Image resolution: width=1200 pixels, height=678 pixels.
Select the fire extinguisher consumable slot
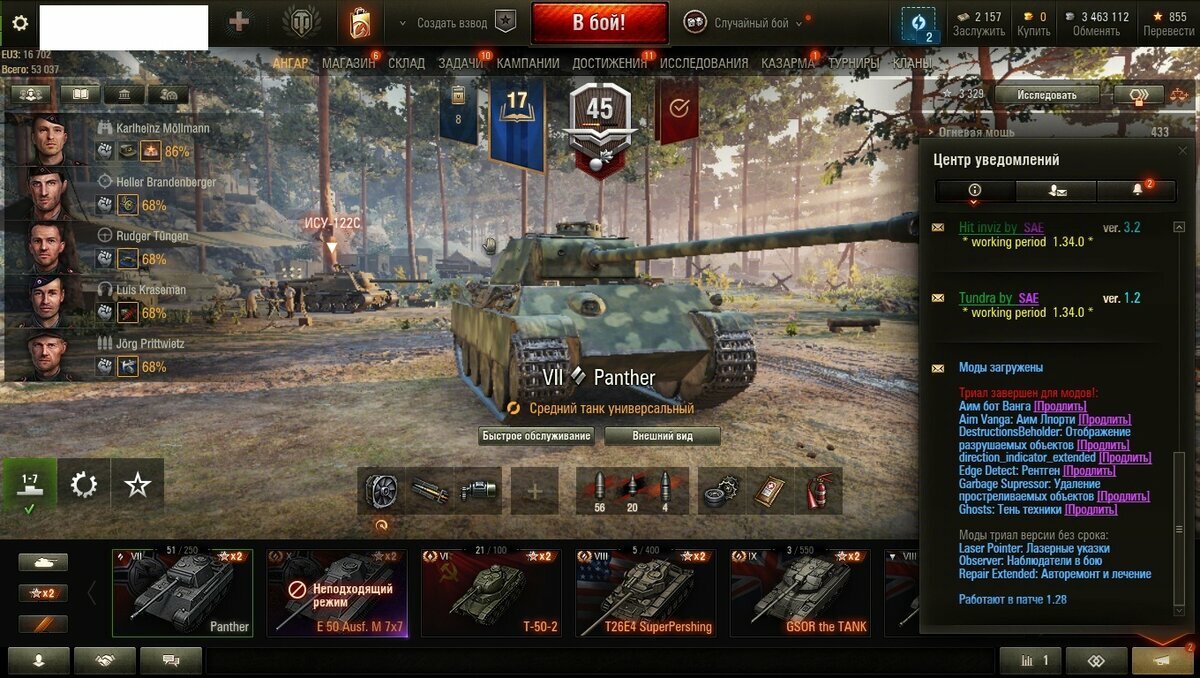coord(818,491)
